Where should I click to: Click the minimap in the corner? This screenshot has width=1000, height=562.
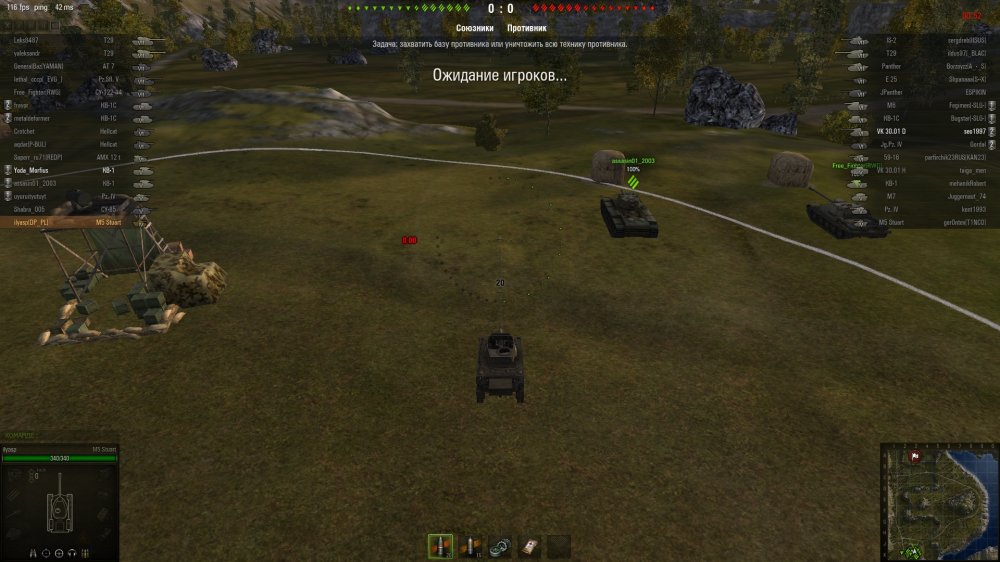tap(939, 502)
